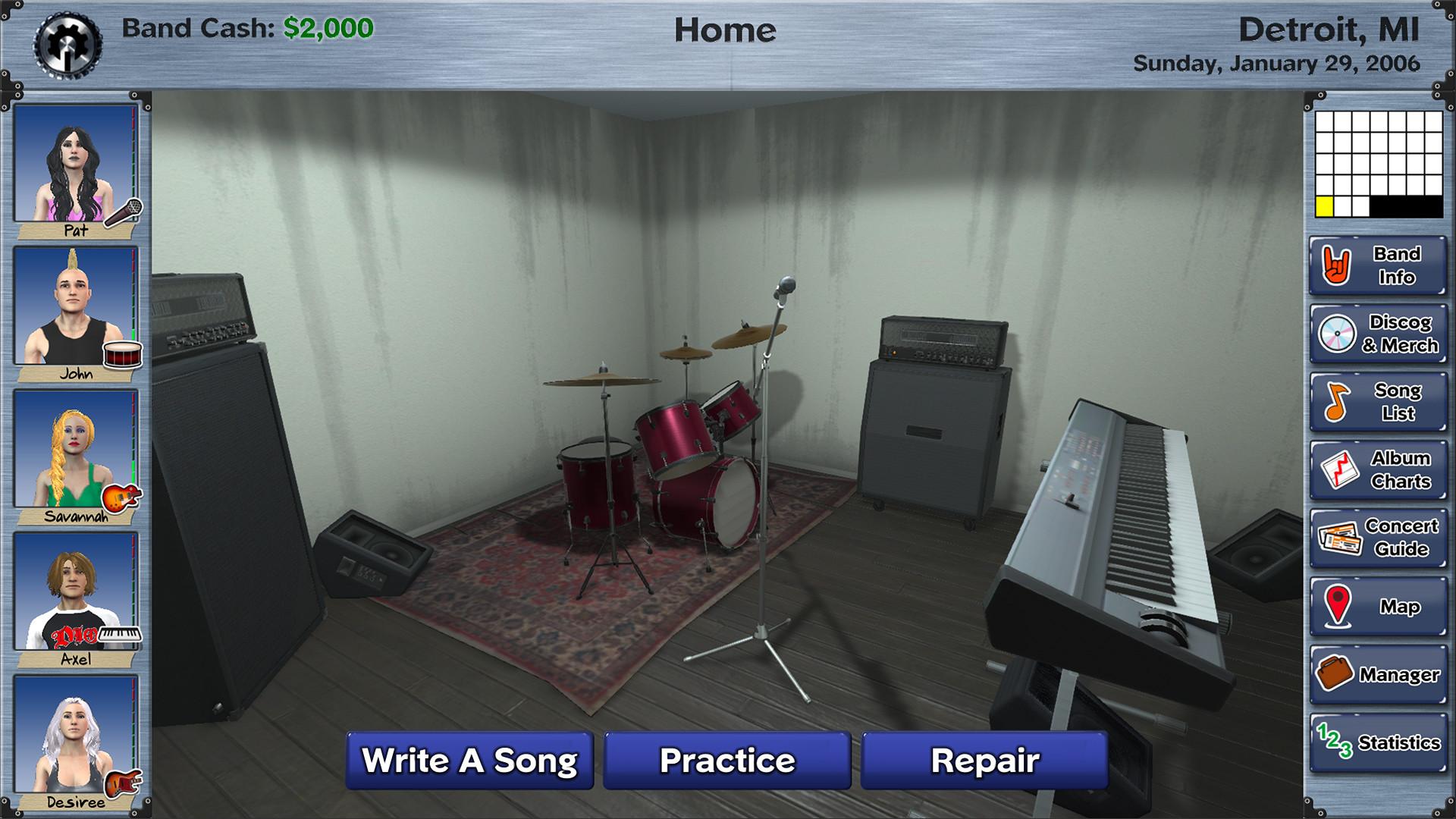The image size is (1456, 819).
Task: Click the gear logo in the top corner
Action: point(68,42)
